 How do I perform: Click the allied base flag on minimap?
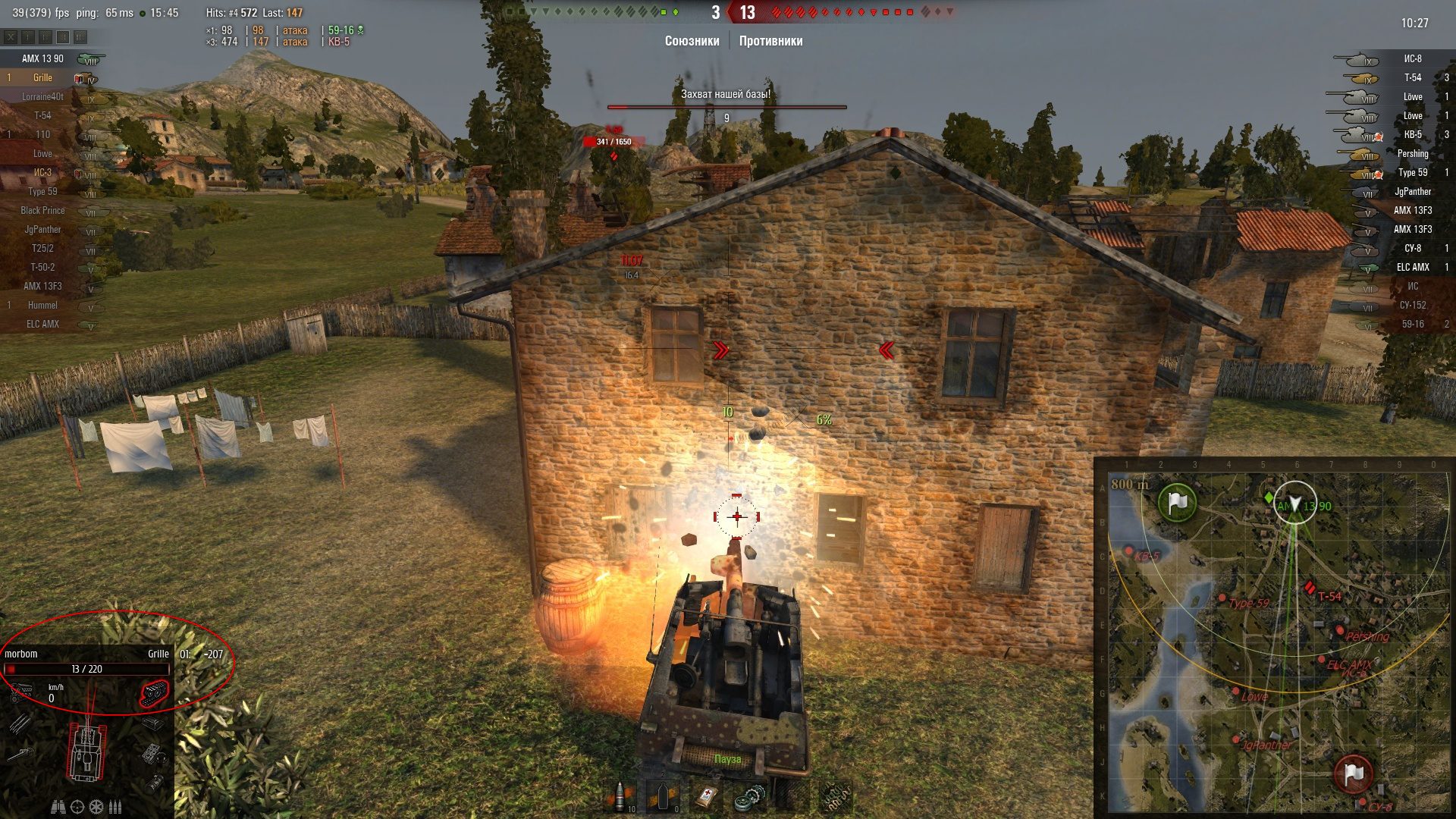(1177, 502)
